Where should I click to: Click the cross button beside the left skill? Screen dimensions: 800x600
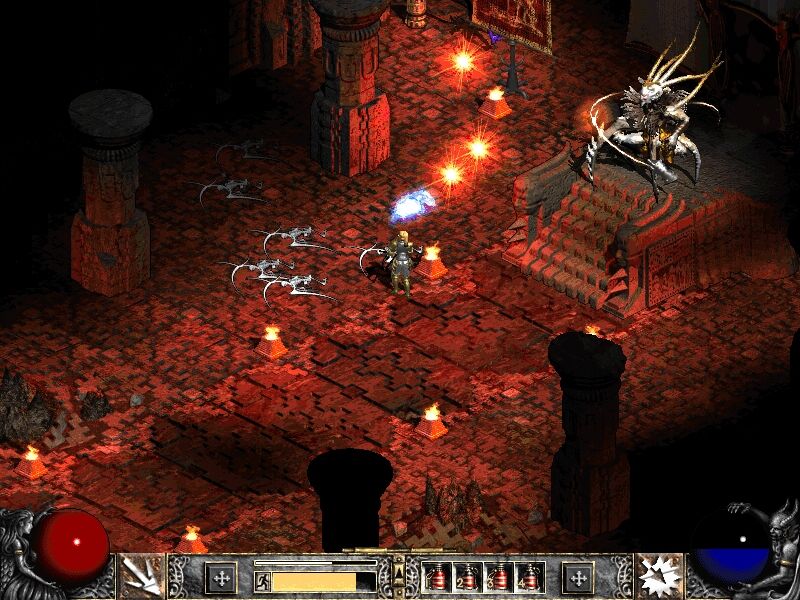(x=220, y=577)
